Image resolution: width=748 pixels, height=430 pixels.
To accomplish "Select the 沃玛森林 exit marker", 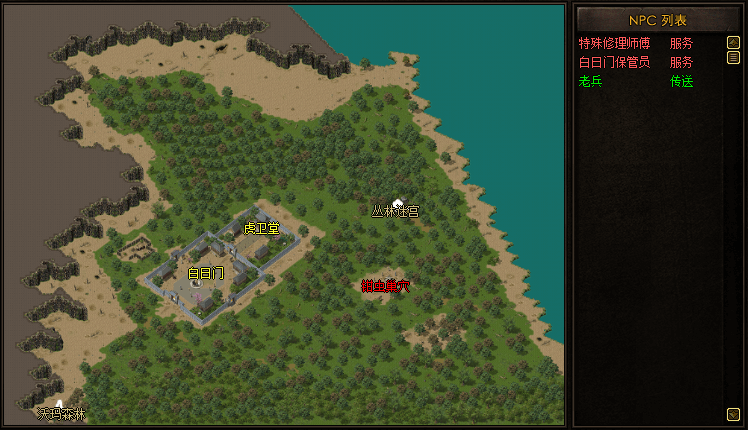I will click(61, 412).
